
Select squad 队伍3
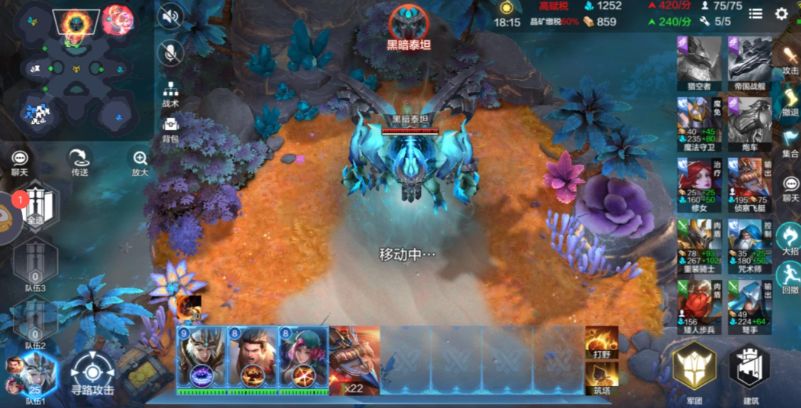(x=35, y=267)
